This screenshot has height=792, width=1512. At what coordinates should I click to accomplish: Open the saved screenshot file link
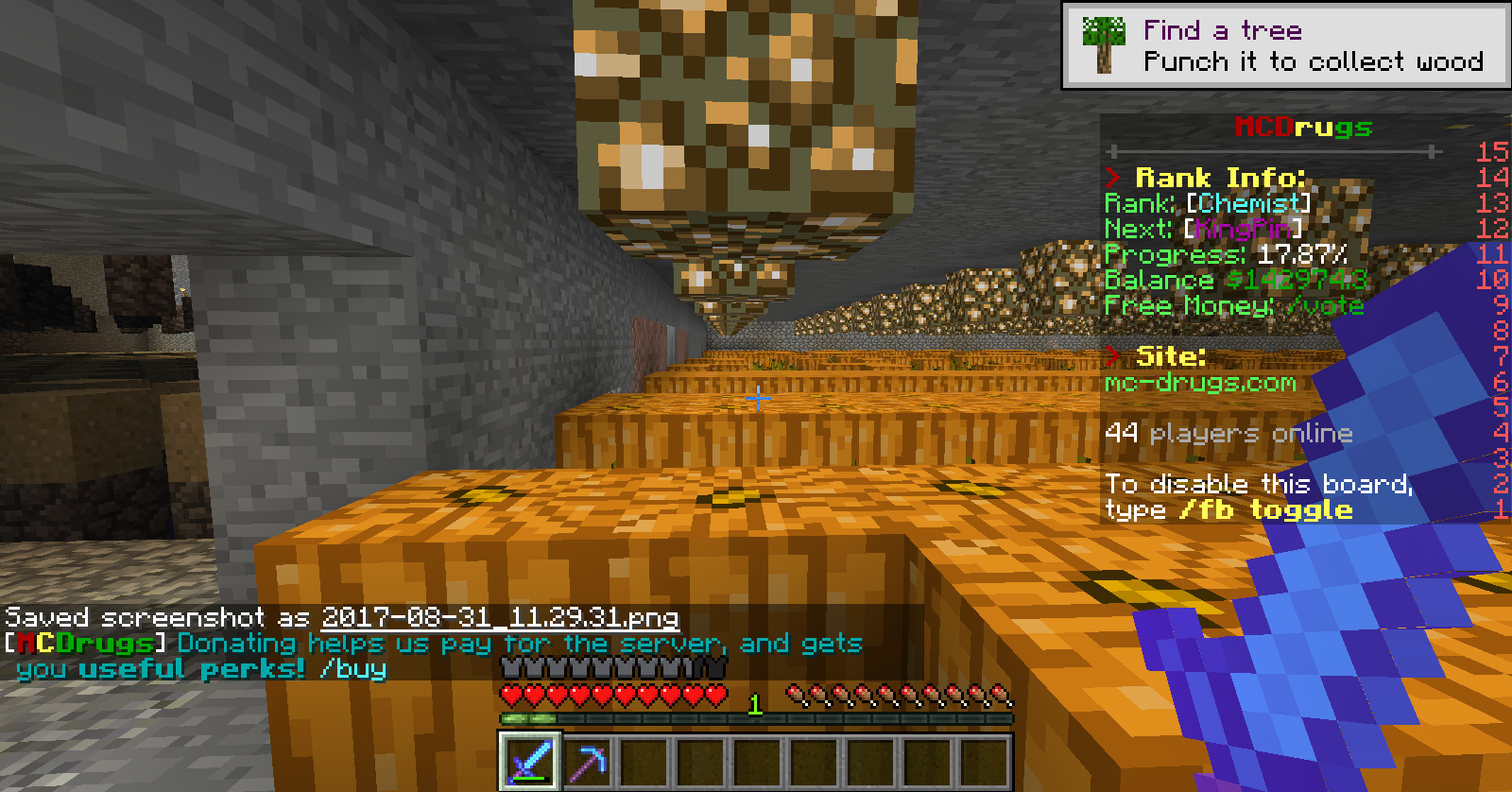tap(499, 618)
